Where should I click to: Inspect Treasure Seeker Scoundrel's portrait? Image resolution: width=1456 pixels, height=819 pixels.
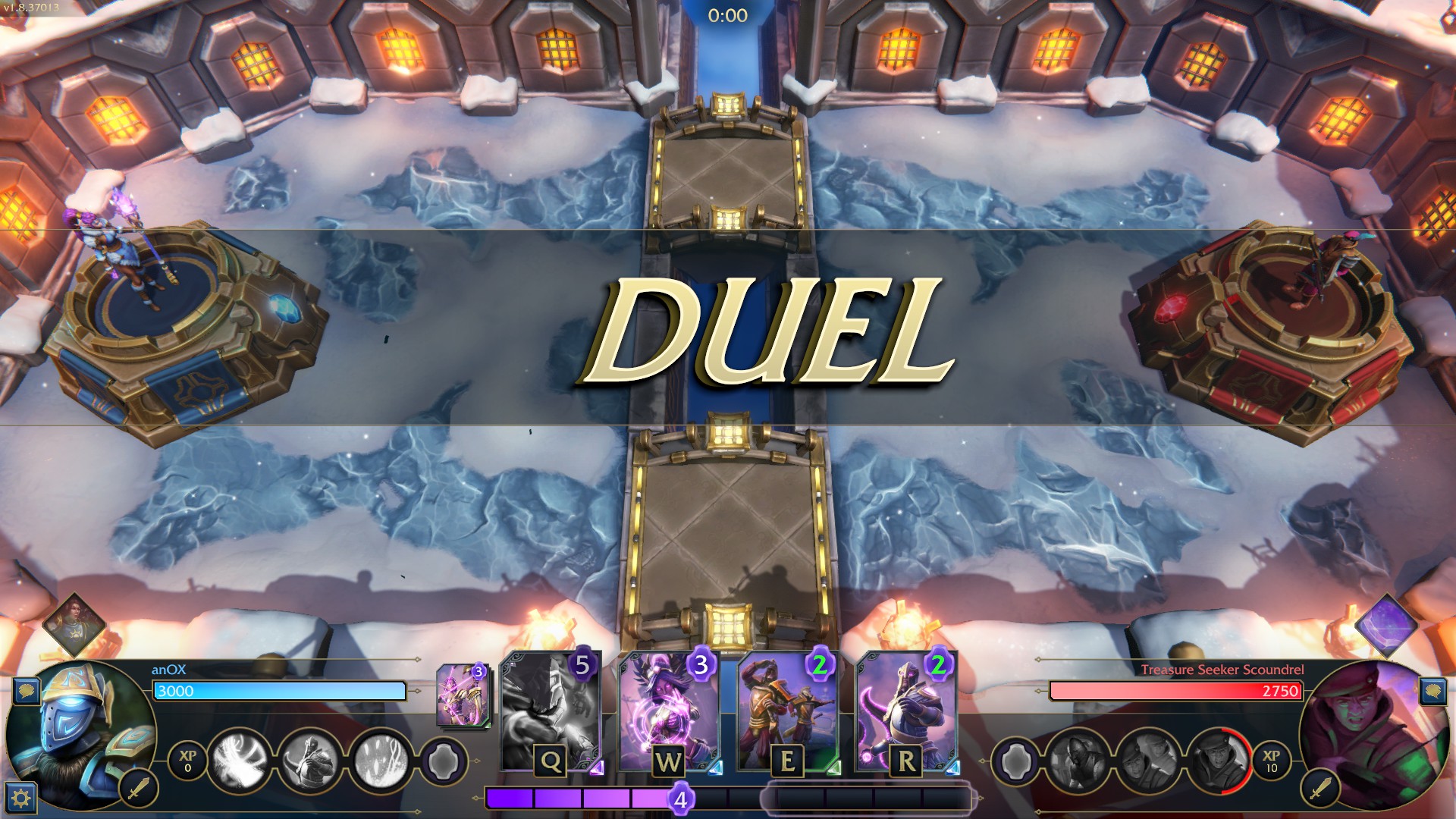(1373, 732)
